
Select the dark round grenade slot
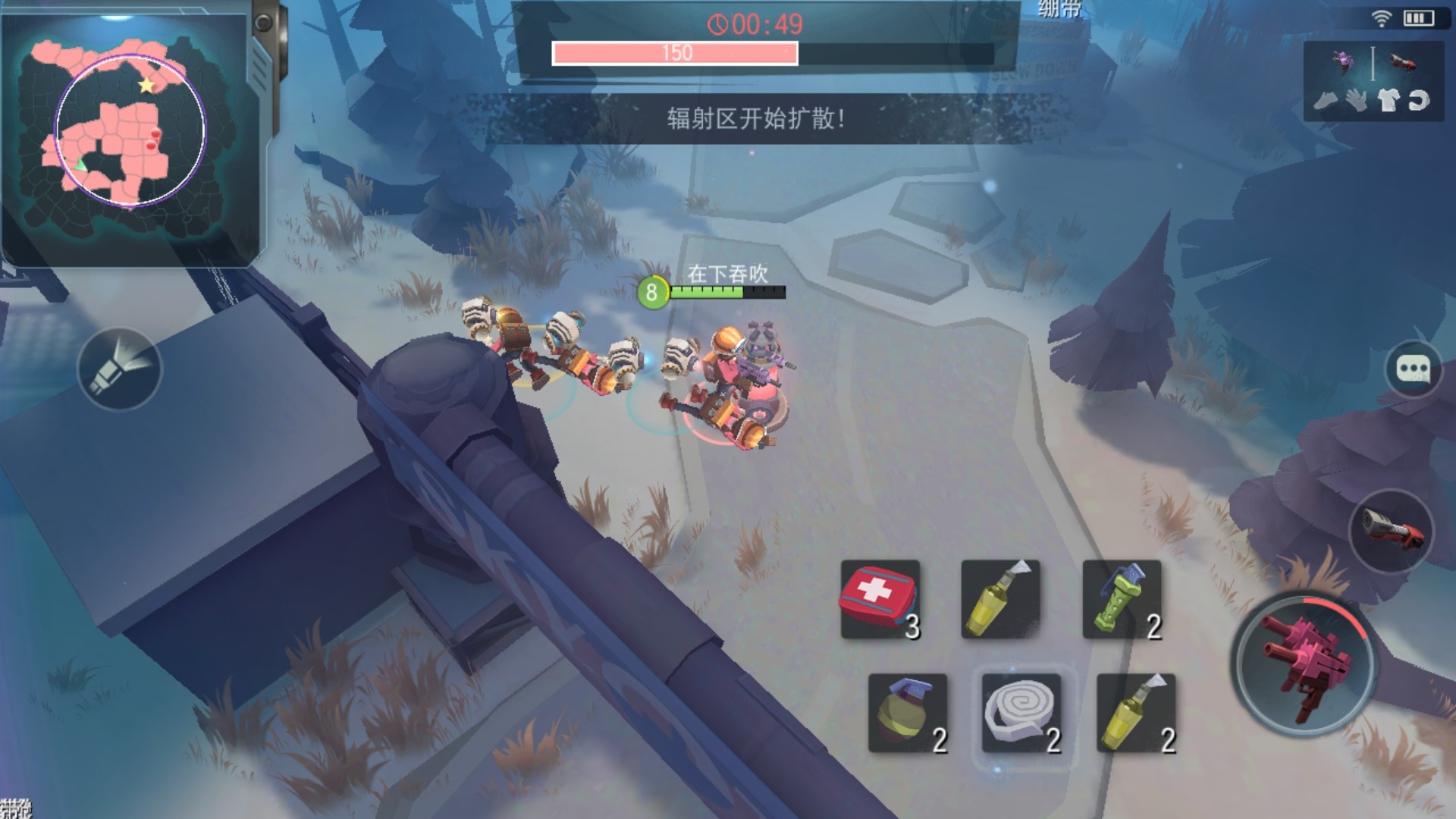pos(908,713)
